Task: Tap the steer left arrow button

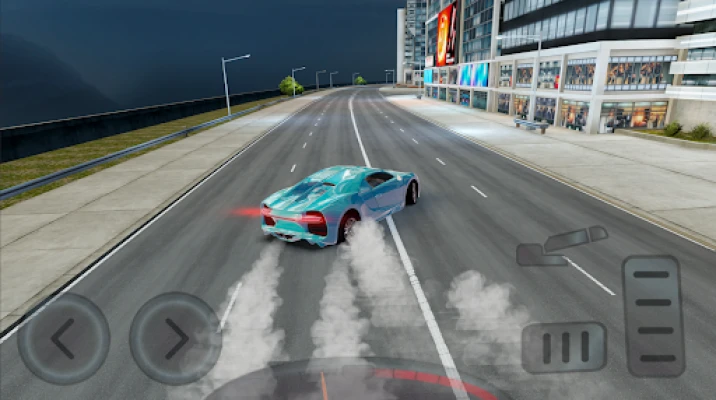Action: click(63, 339)
